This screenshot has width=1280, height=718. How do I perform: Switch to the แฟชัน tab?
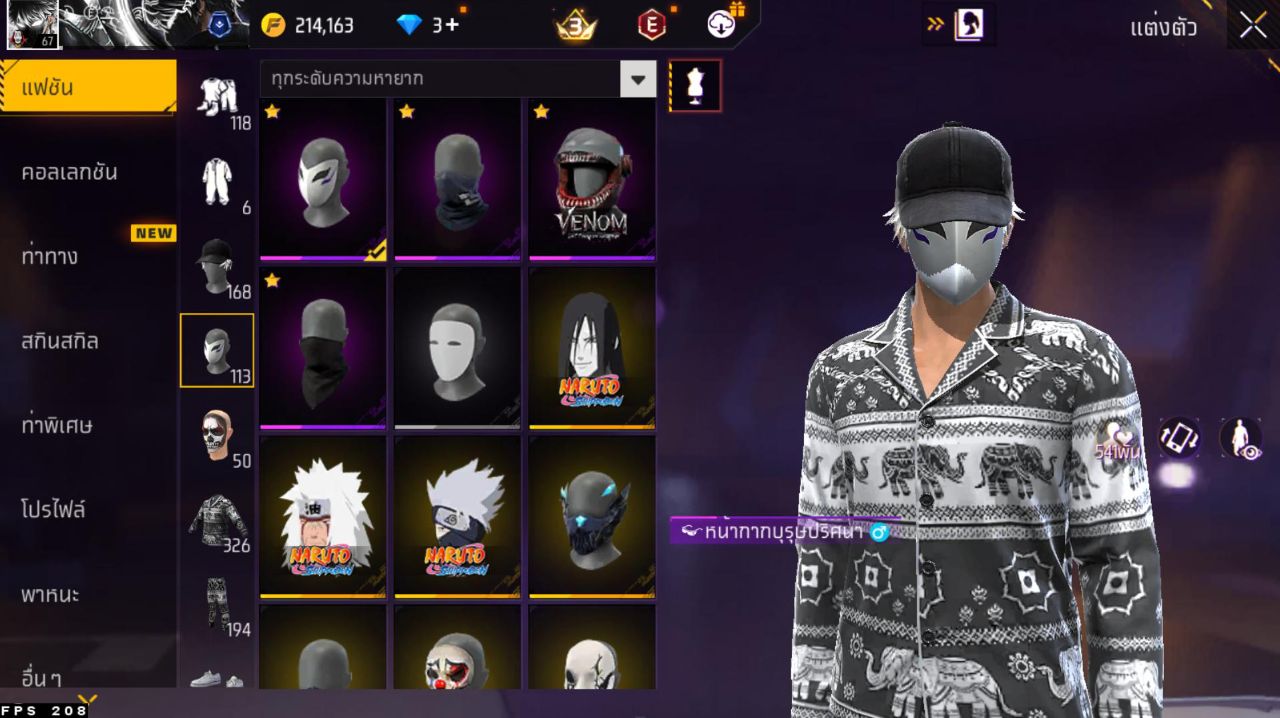pos(88,87)
